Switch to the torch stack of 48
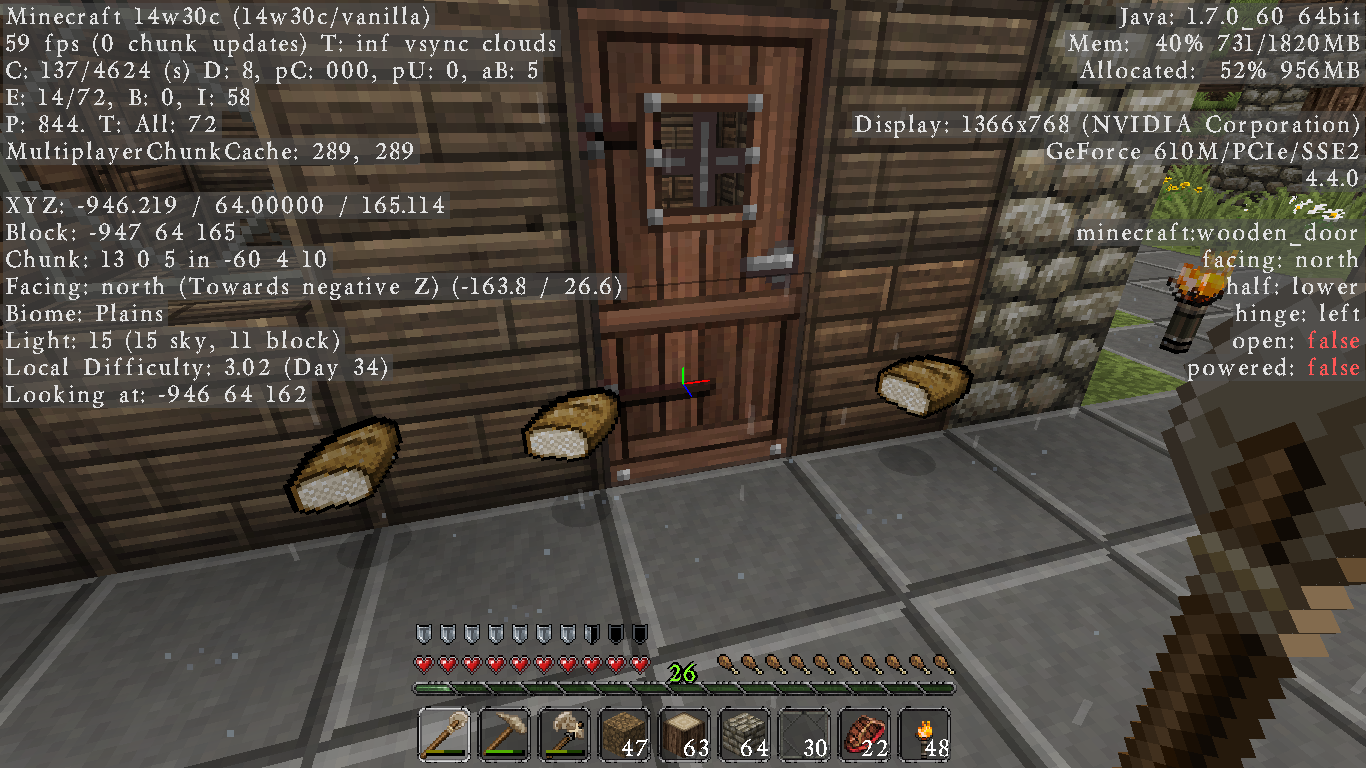 tap(924, 733)
